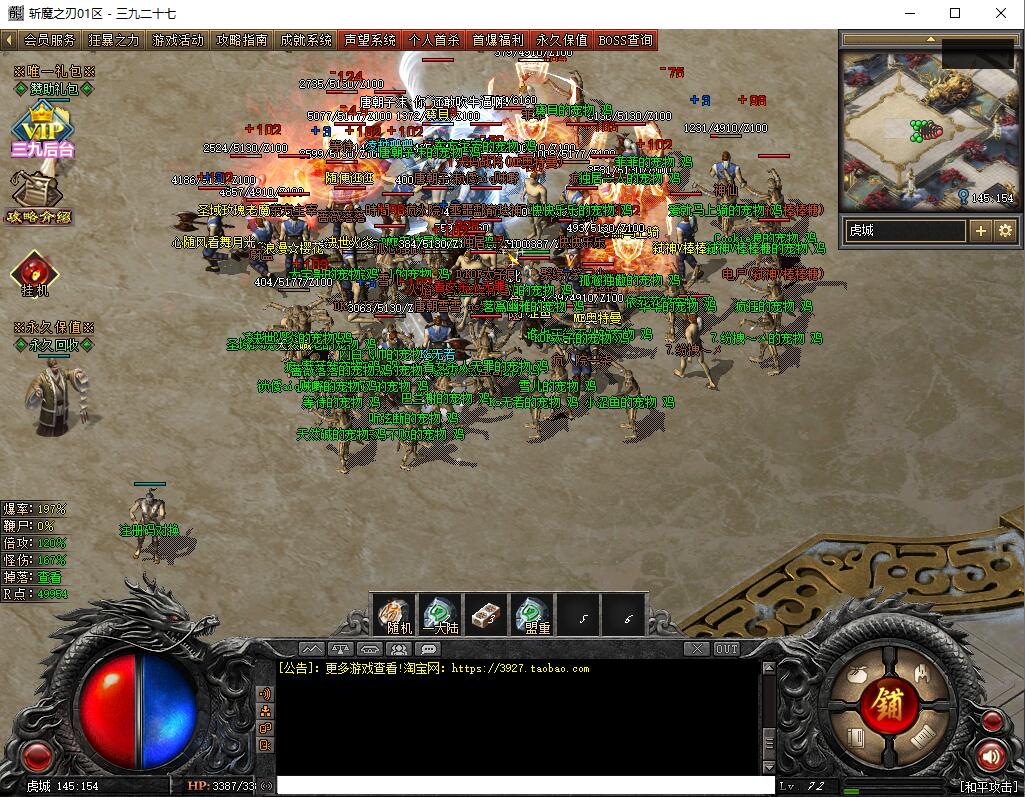The image size is (1025, 797).
Task: Click the plus button beside the map name
Action: [981, 231]
